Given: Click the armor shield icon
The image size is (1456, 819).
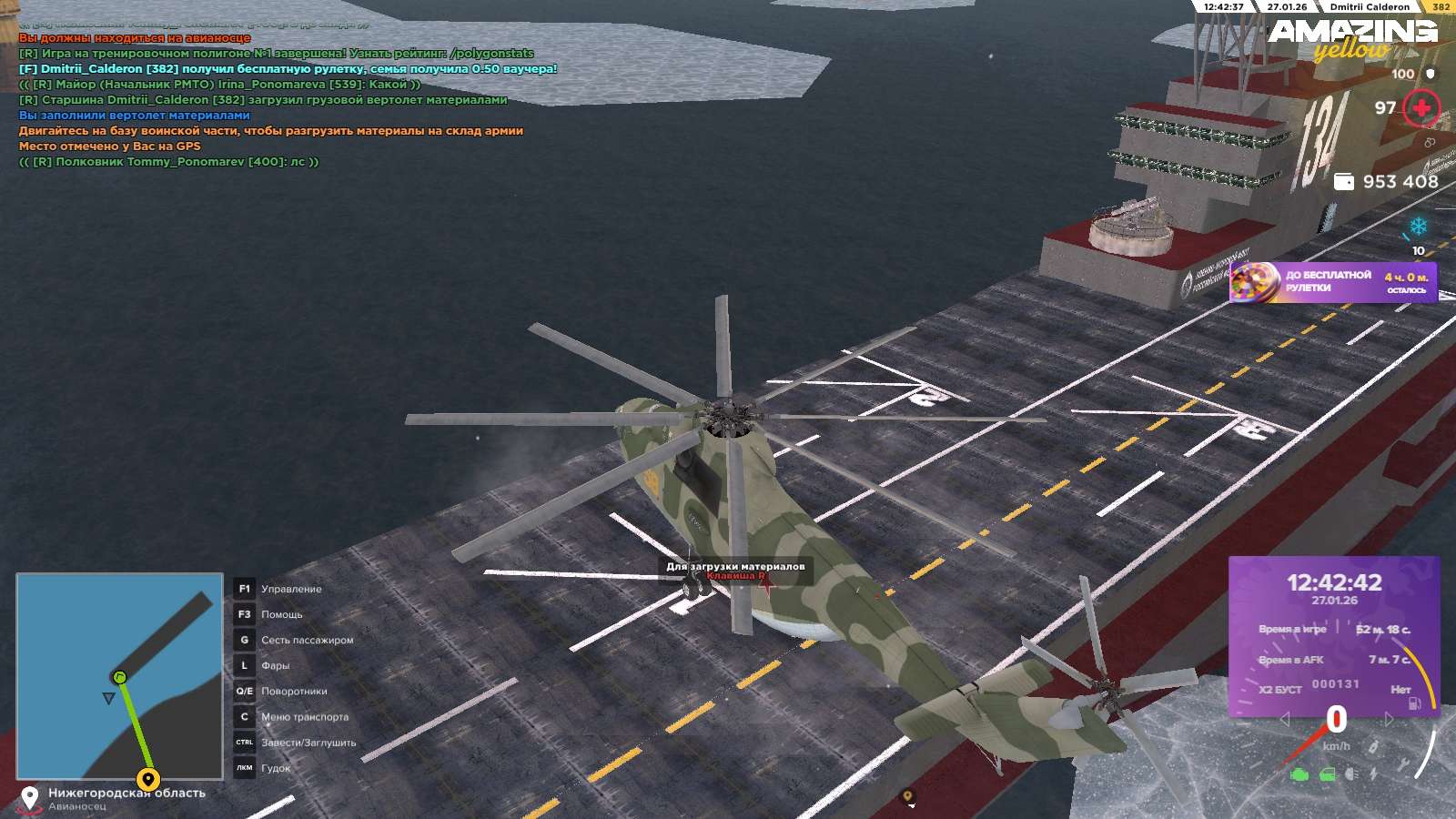Looking at the screenshot, I should 1431,74.
